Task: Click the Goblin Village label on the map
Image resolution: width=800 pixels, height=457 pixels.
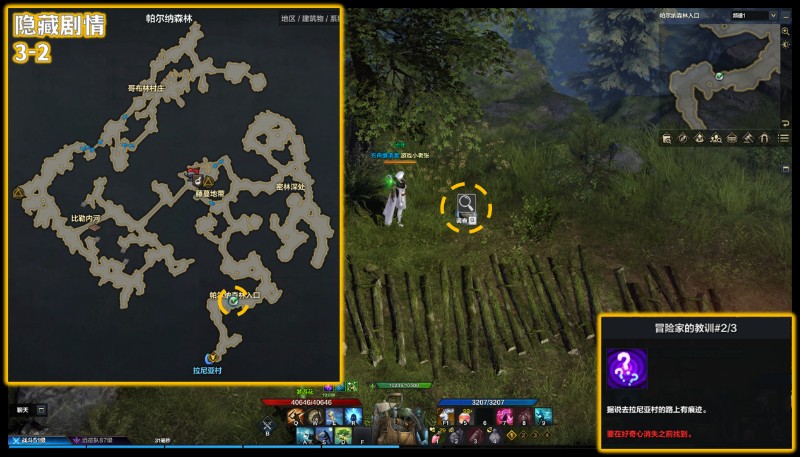Action: pos(145,88)
